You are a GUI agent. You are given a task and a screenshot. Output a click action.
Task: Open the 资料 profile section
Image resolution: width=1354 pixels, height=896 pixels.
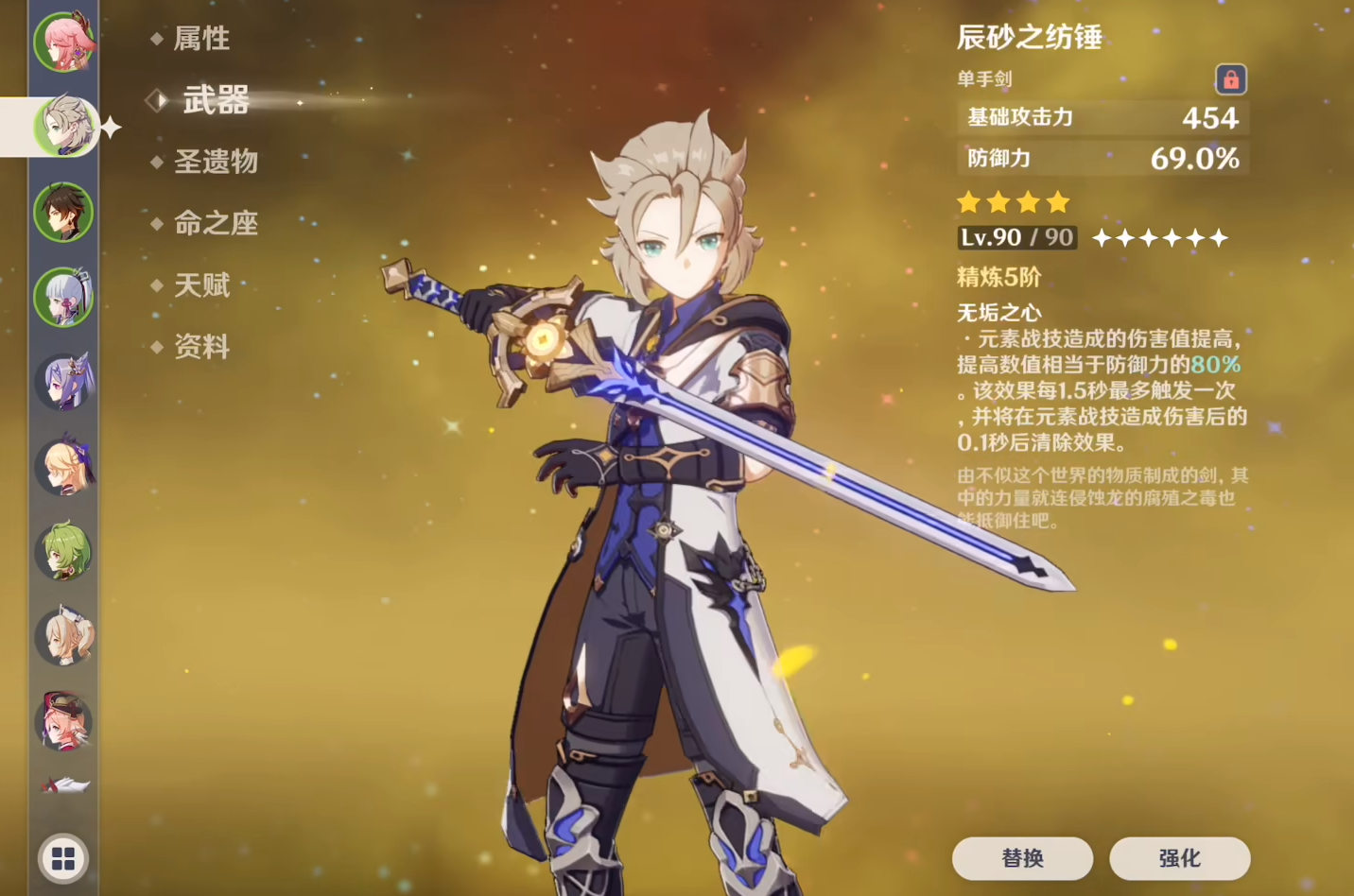[201, 347]
